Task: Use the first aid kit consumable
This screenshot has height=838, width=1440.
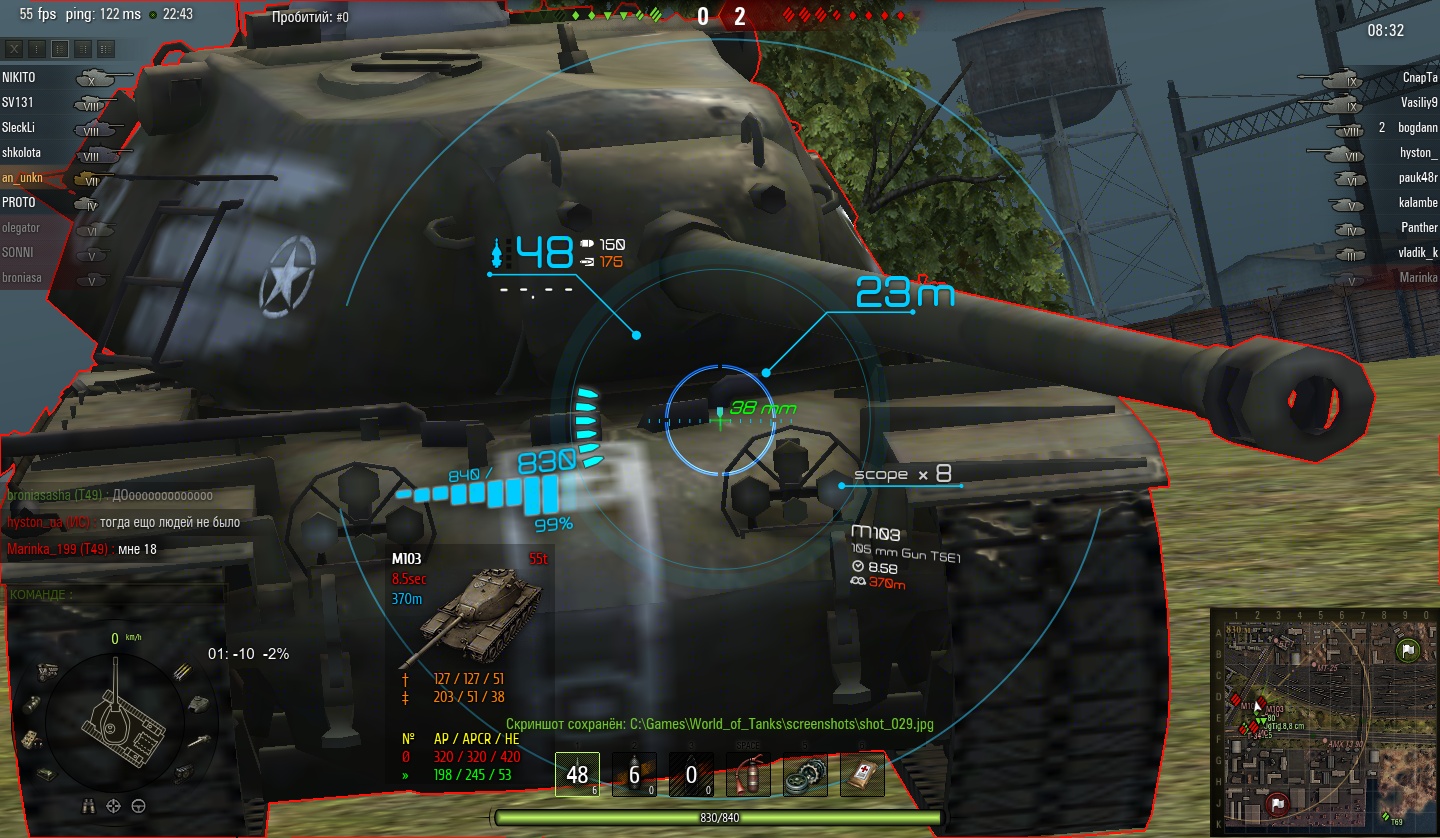Action: coord(862,774)
